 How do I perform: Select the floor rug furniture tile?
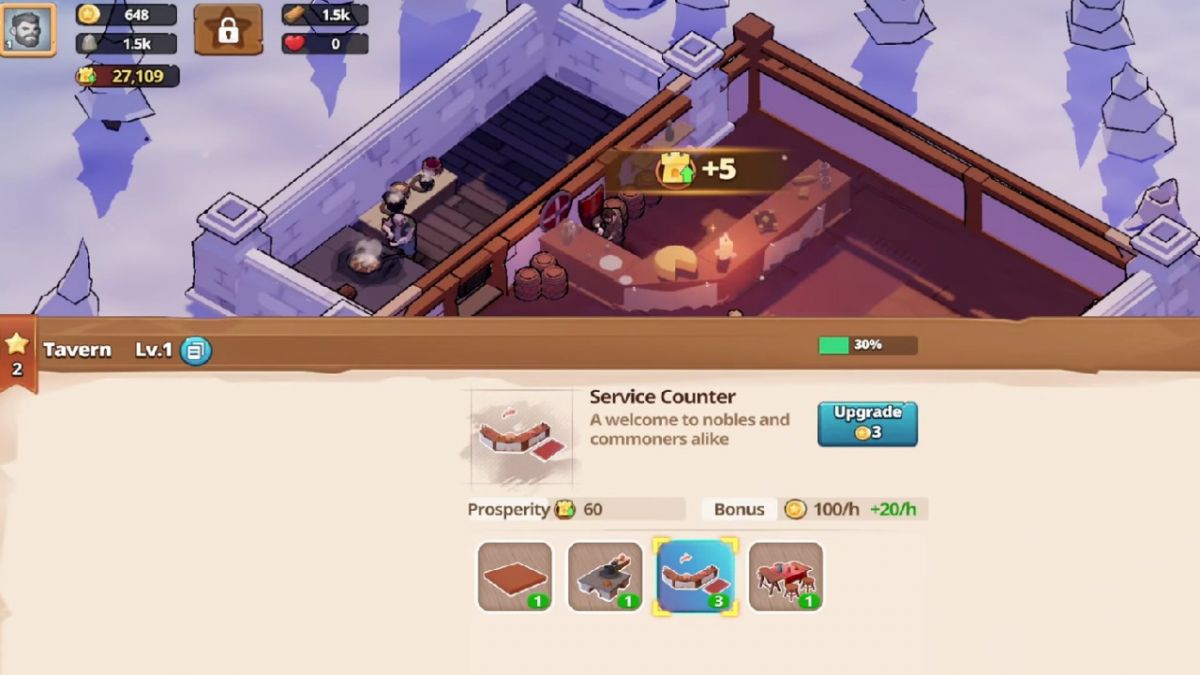(515, 576)
